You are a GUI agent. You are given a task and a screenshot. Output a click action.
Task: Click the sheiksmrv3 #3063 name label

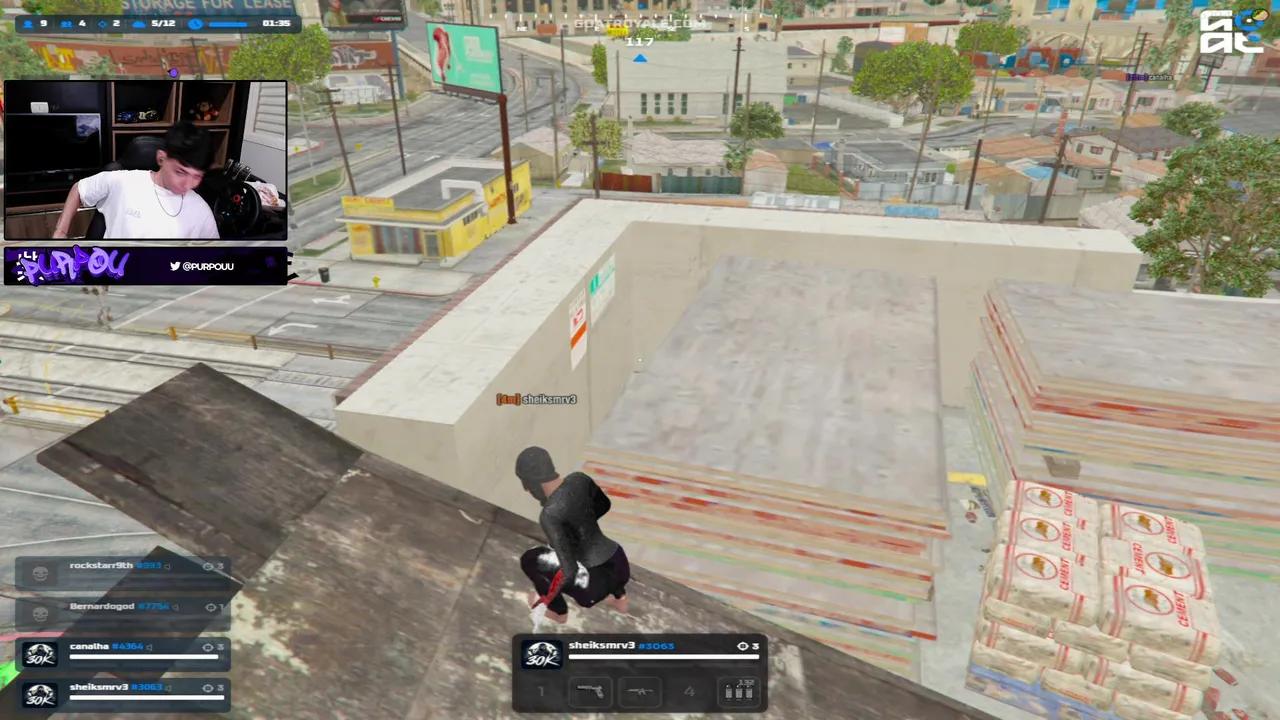(620, 645)
